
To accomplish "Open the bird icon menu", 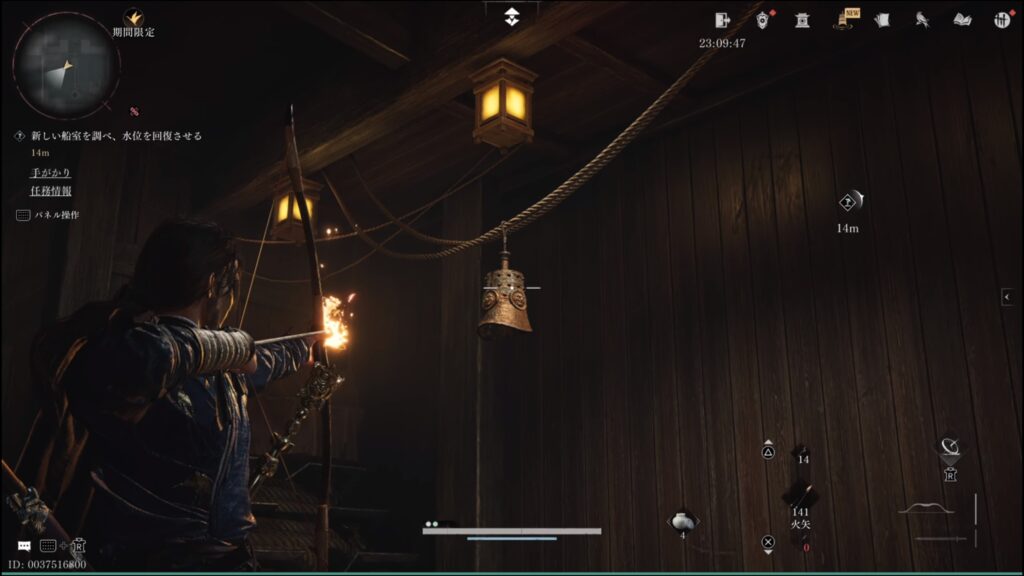I will point(922,20).
